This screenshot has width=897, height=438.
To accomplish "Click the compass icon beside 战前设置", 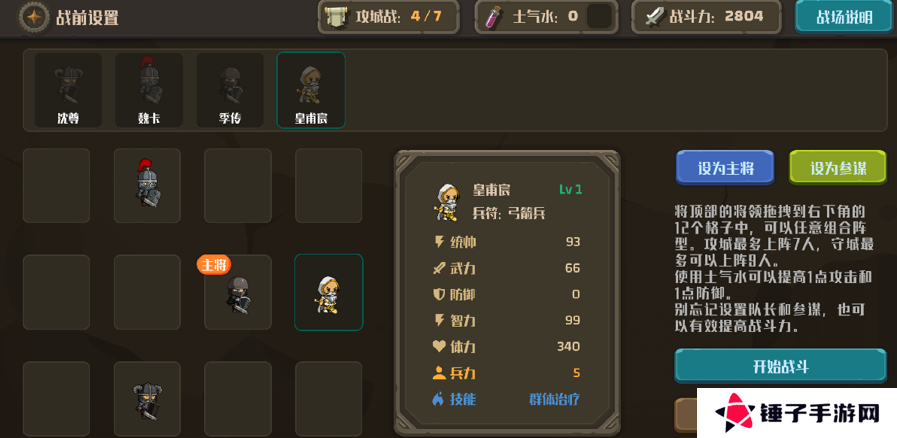I will (x=35, y=17).
